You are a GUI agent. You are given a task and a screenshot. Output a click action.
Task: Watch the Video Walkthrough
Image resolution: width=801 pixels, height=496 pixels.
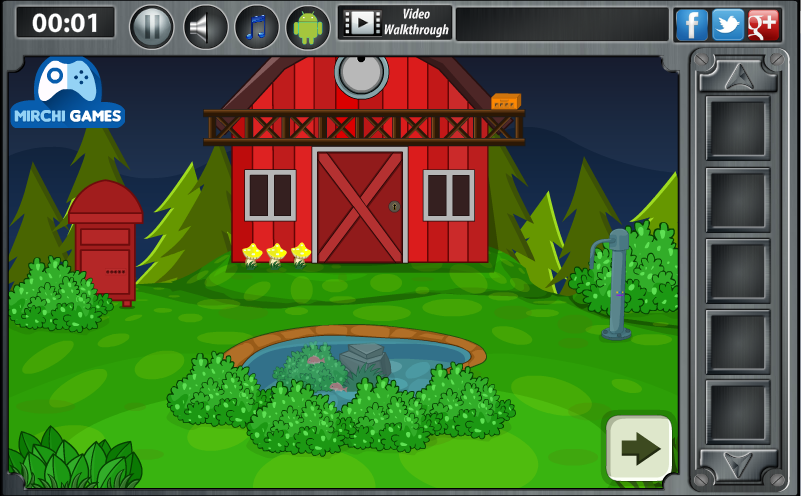395,22
